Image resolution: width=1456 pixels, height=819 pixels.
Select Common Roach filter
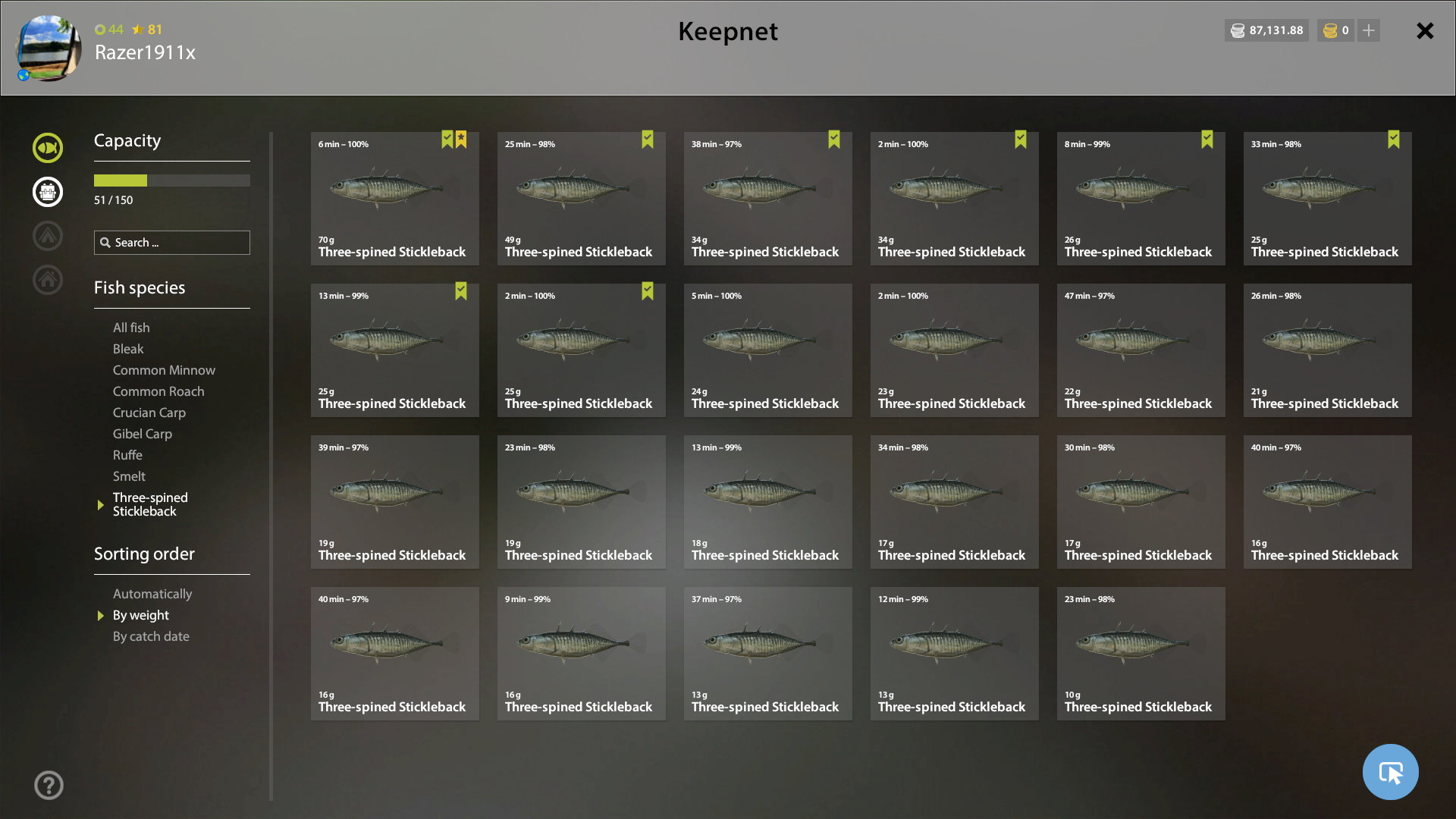click(158, 391)
